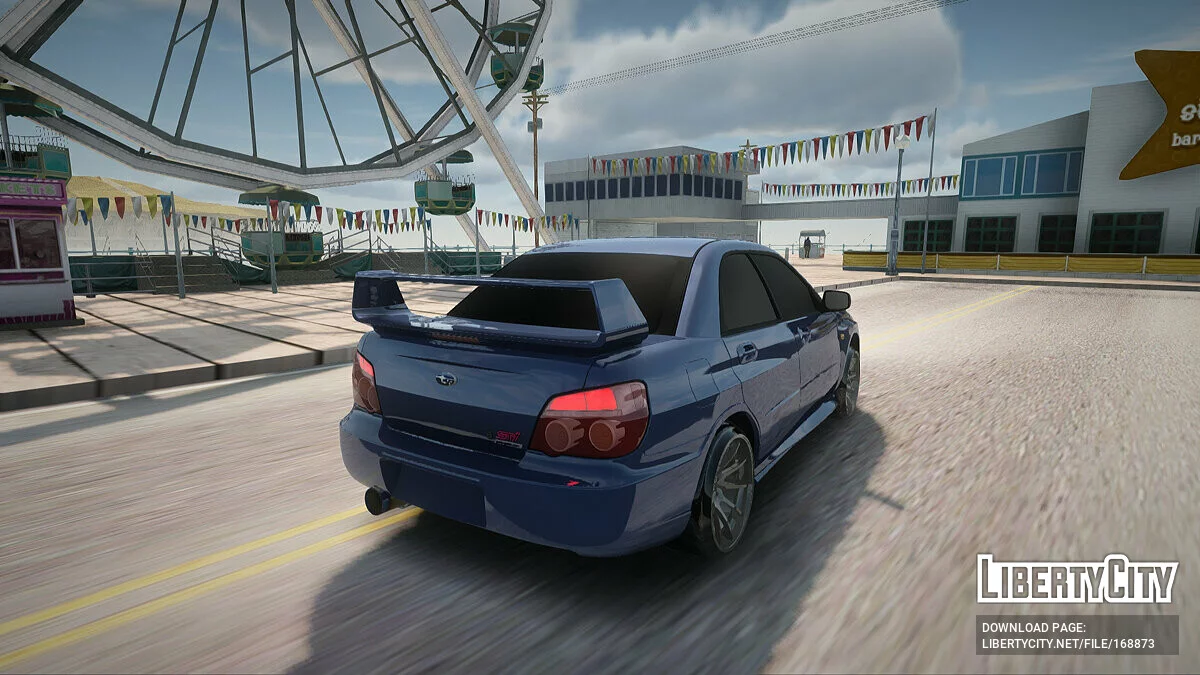Image resolution: width=1200 pixels, height=675 pixels.
Task: Click the LibertyCity logo watermark
Action: [1077, 579]
